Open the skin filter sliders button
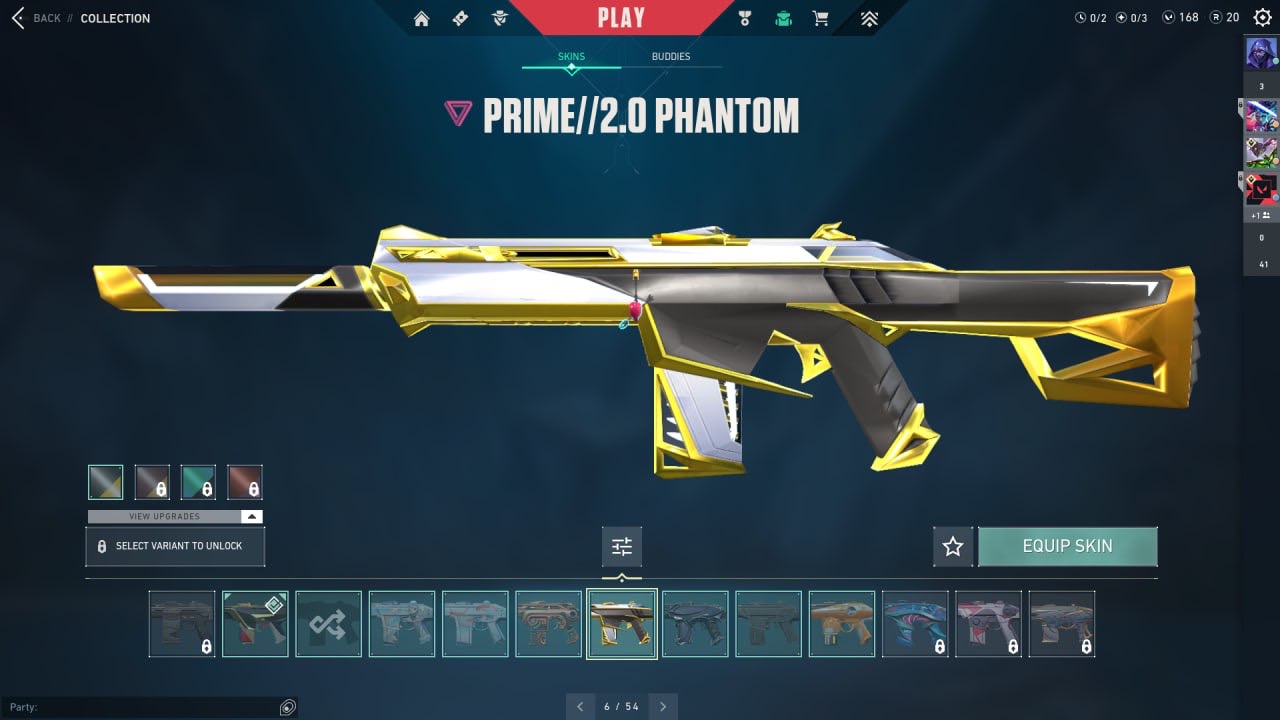 622,547
